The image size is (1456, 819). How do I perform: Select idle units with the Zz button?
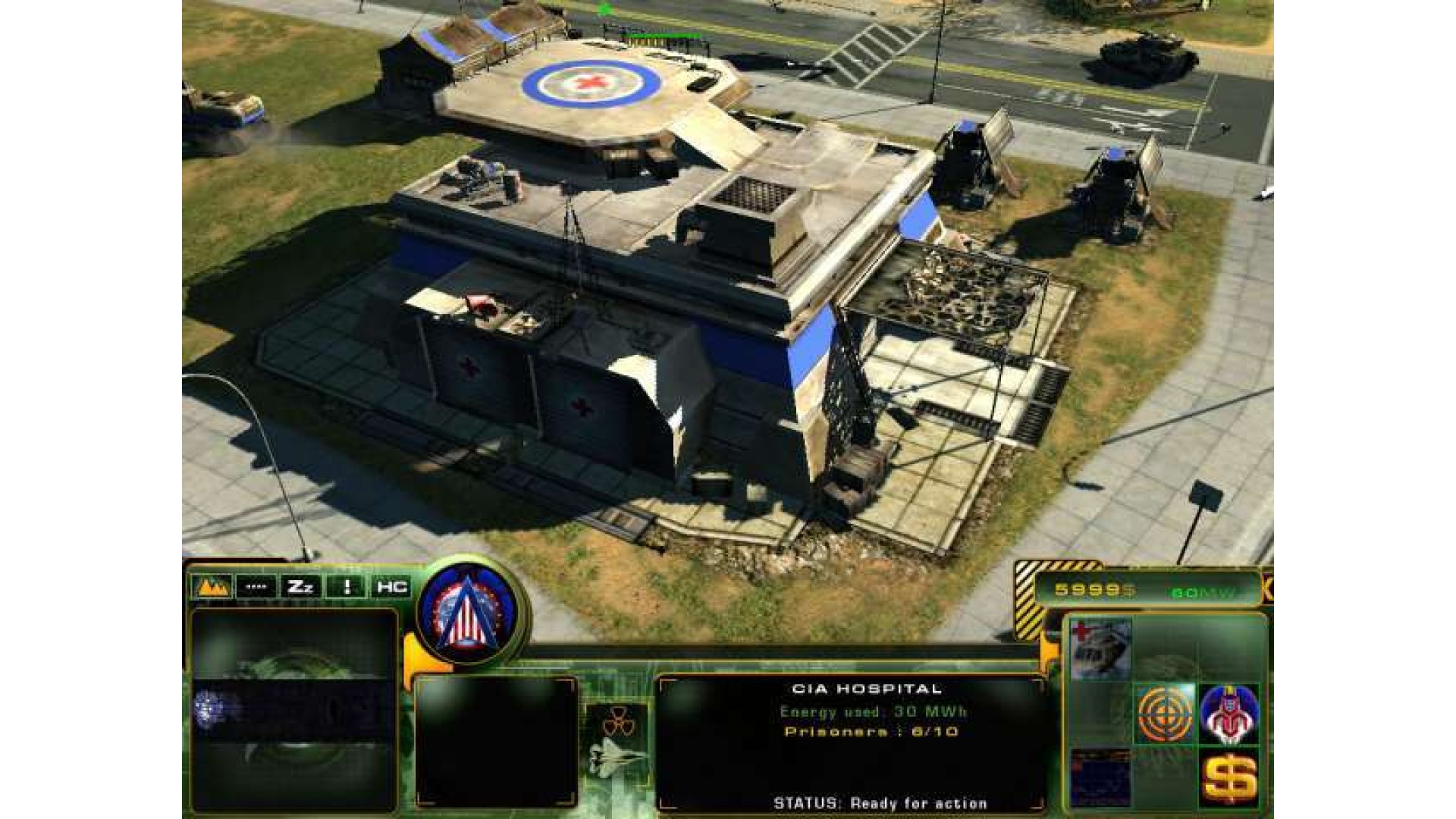[301, 586]
